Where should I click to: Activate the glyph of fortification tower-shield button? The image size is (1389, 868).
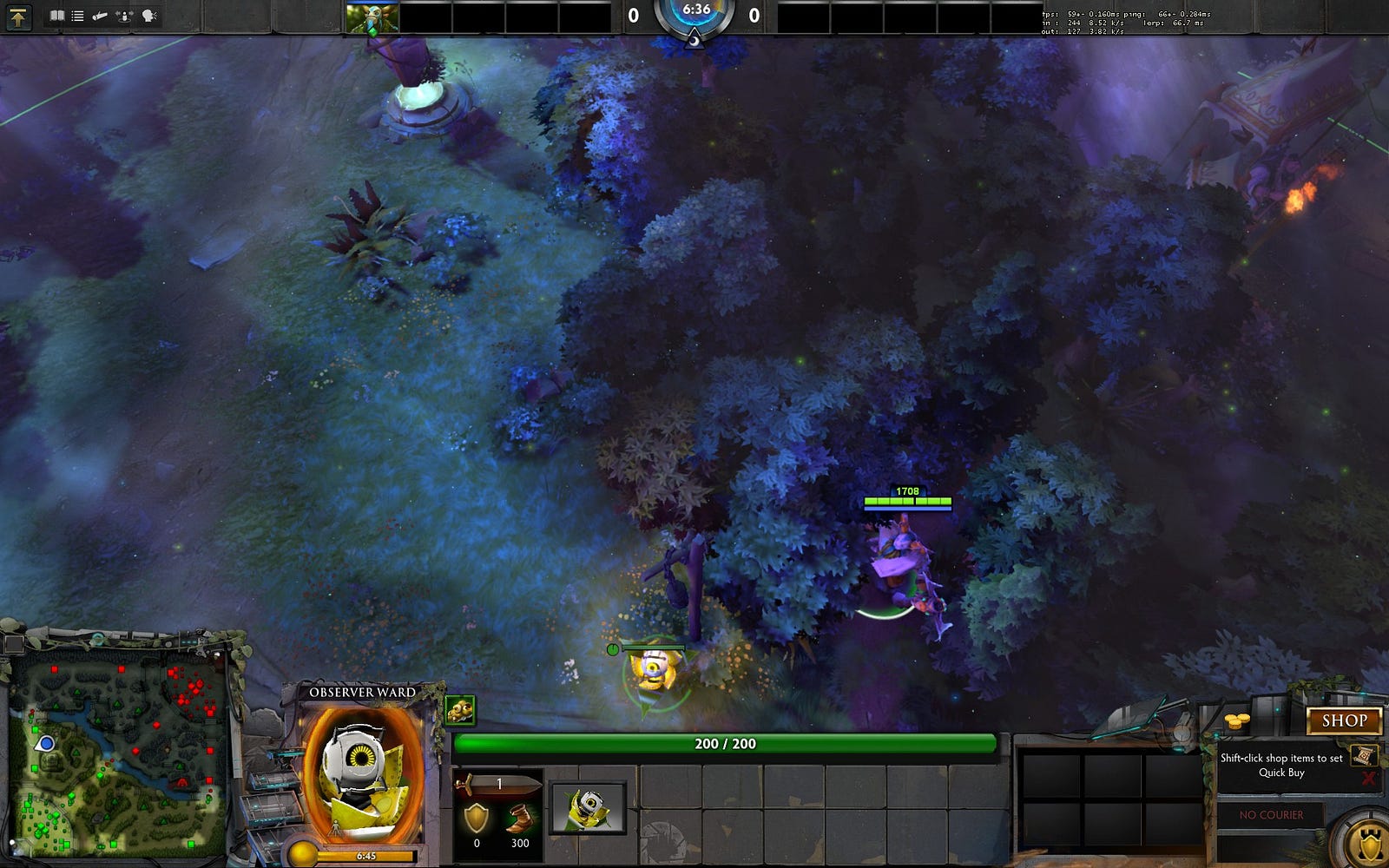tap(1371, 843)
